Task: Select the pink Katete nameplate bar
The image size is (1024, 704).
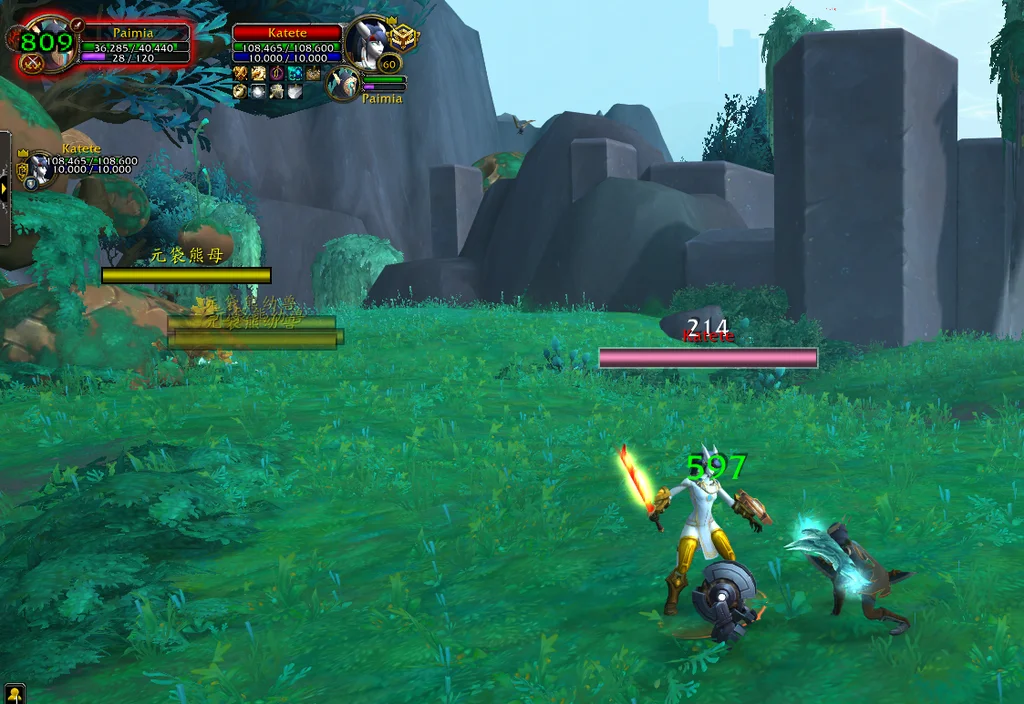Action: [x=708, y=358]
